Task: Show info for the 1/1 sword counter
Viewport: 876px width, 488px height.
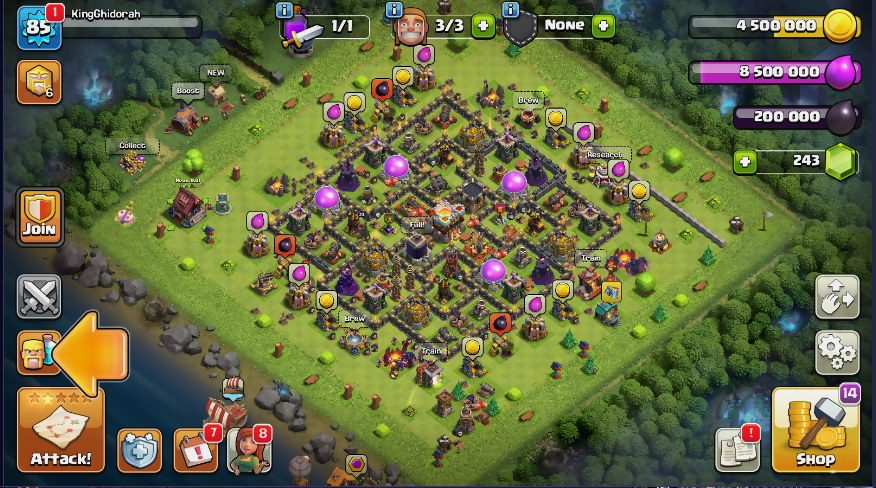Action: coord(285,10)
